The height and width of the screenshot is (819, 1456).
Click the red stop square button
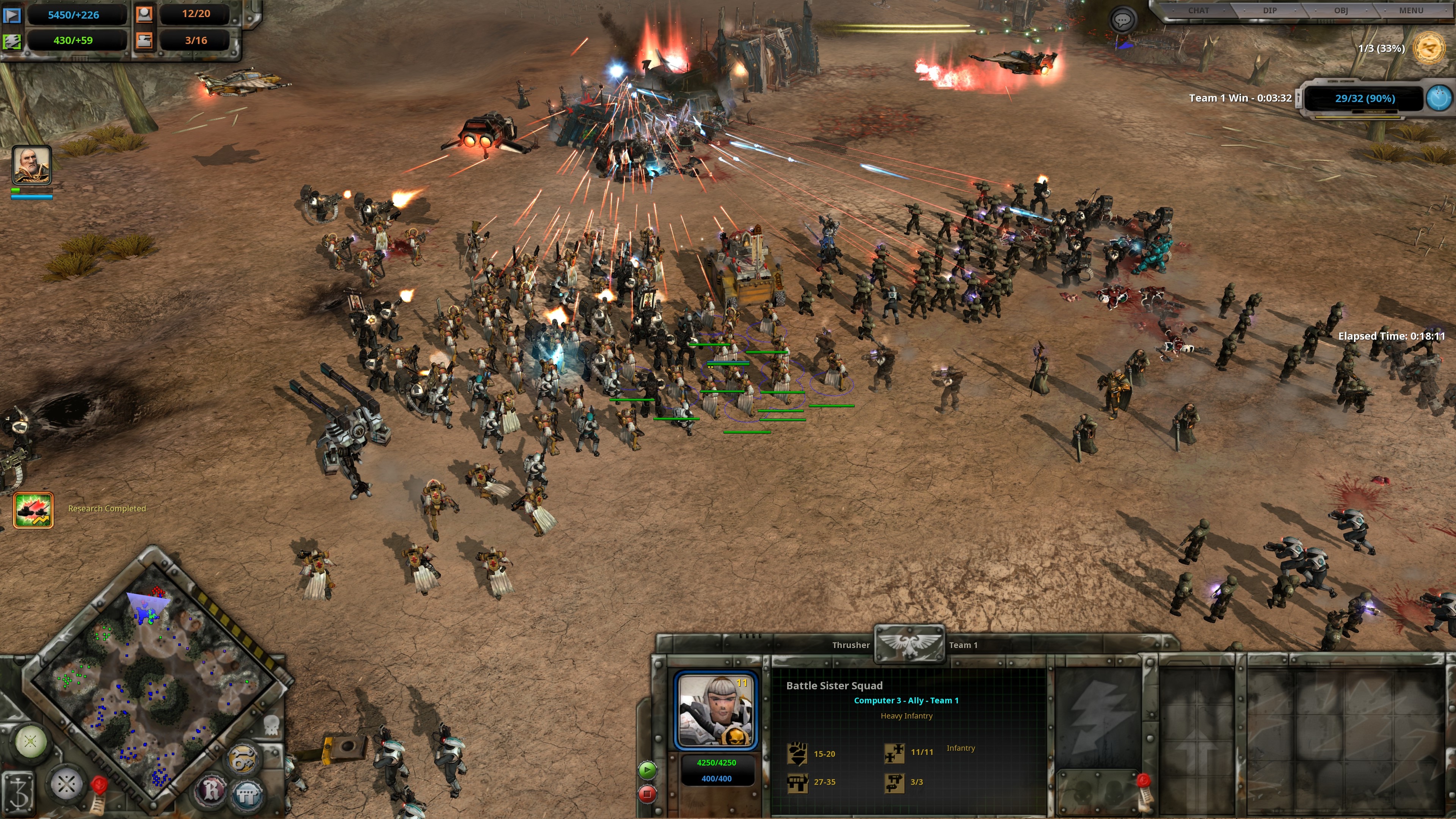(x=648, y=794)
